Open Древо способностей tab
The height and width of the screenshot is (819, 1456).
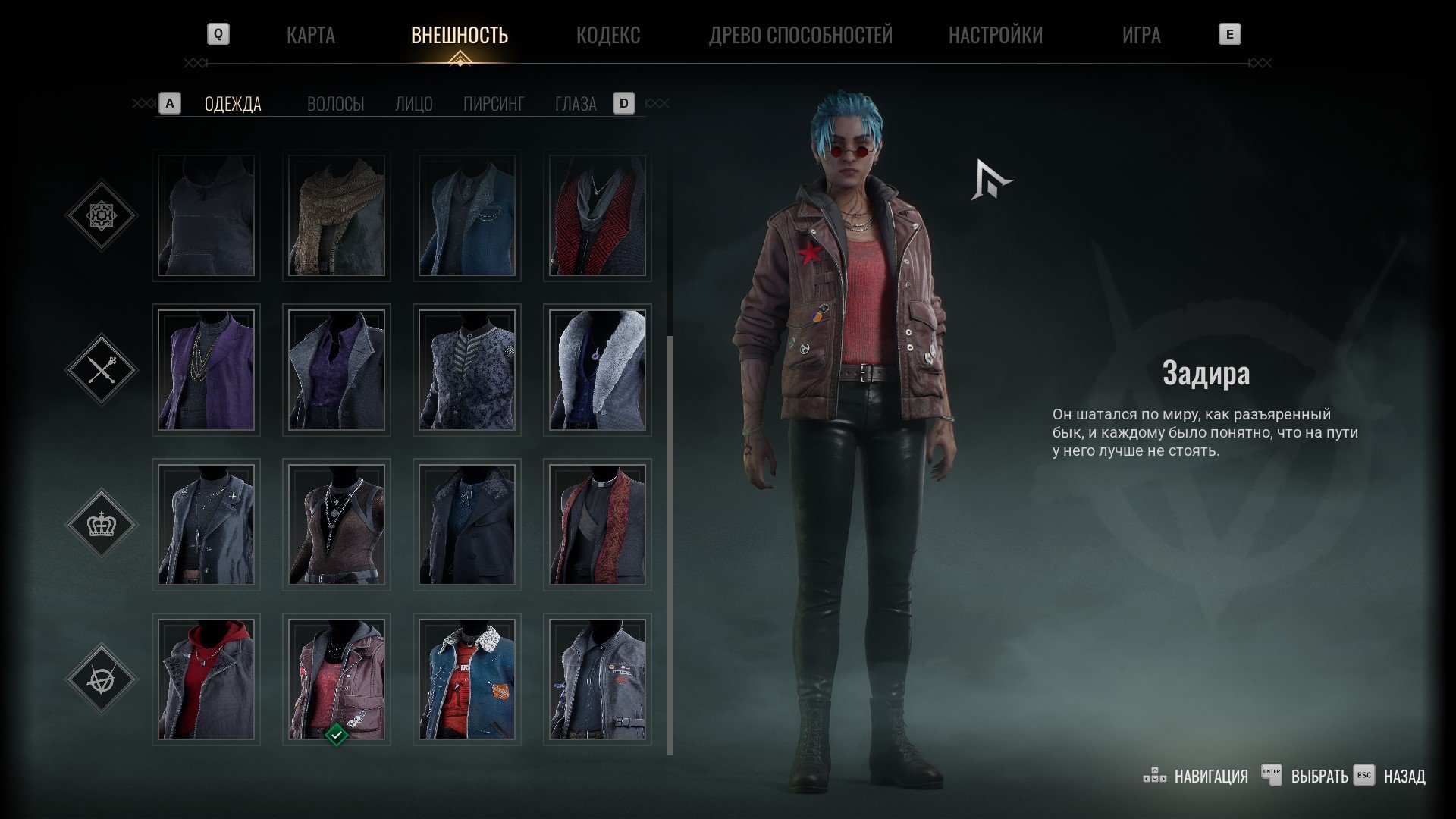click(x=800, y=35)
